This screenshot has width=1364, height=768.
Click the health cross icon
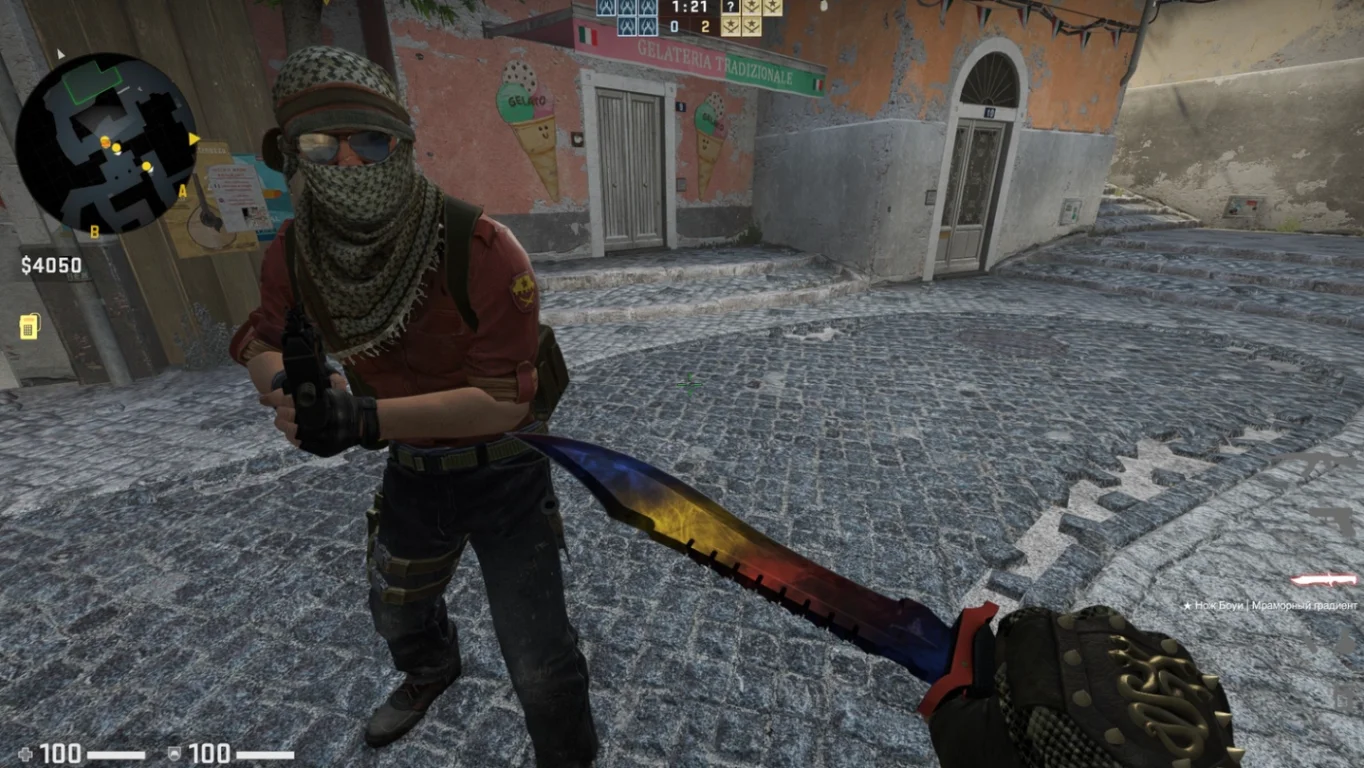click(x=26, y=753)
